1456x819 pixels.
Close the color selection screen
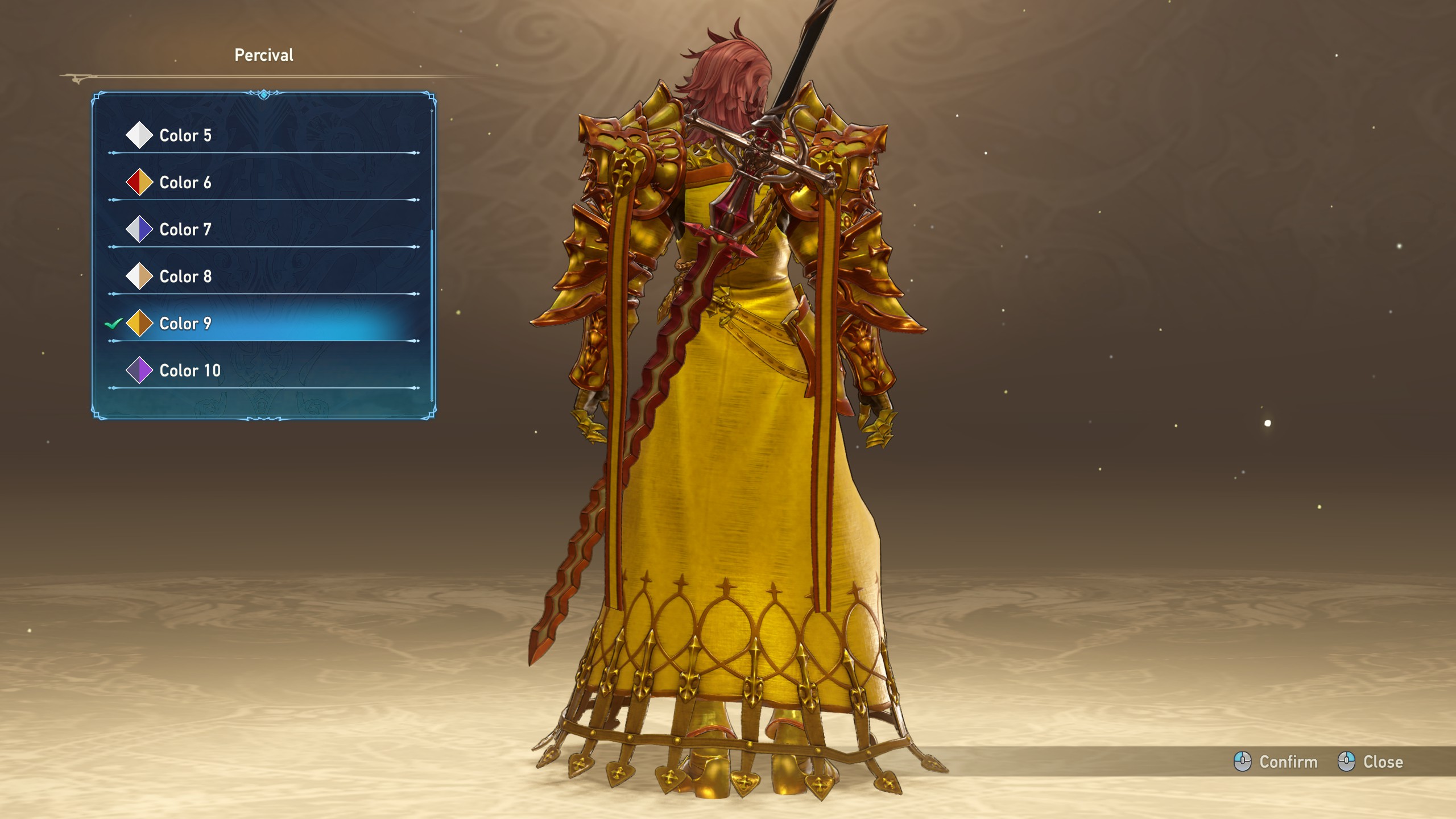pyautogui.click(x=1371, y=762)
